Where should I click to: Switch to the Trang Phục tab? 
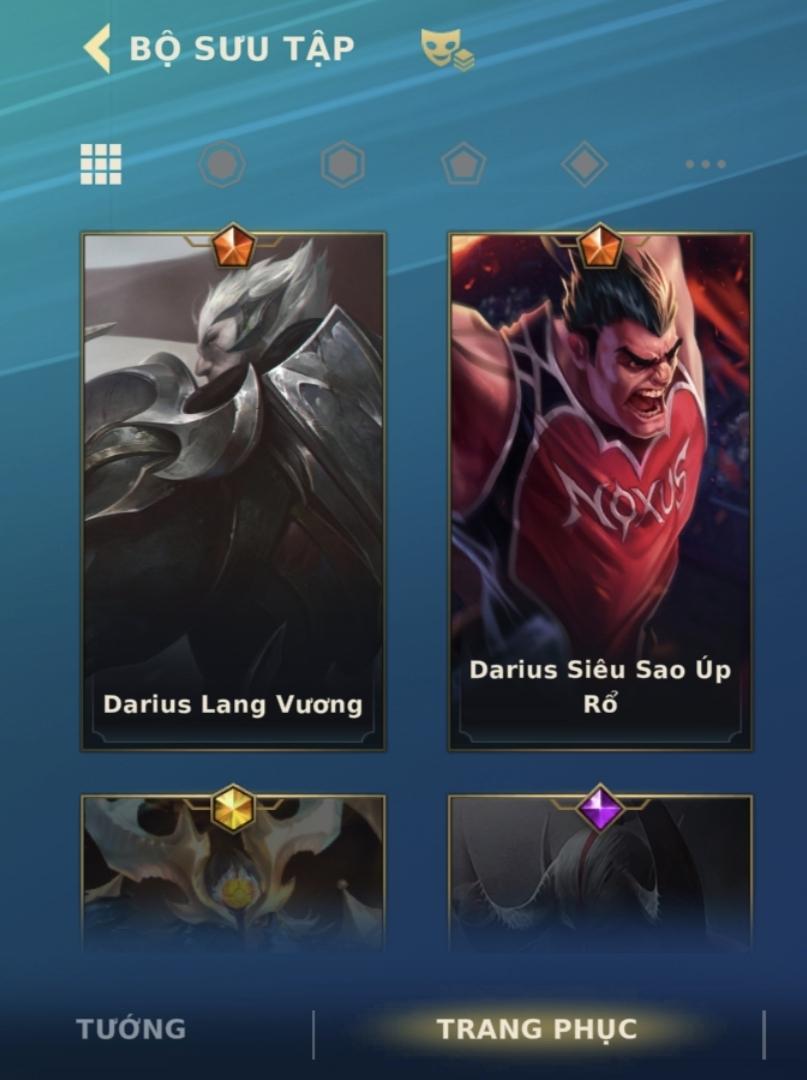click(537, 1029)
